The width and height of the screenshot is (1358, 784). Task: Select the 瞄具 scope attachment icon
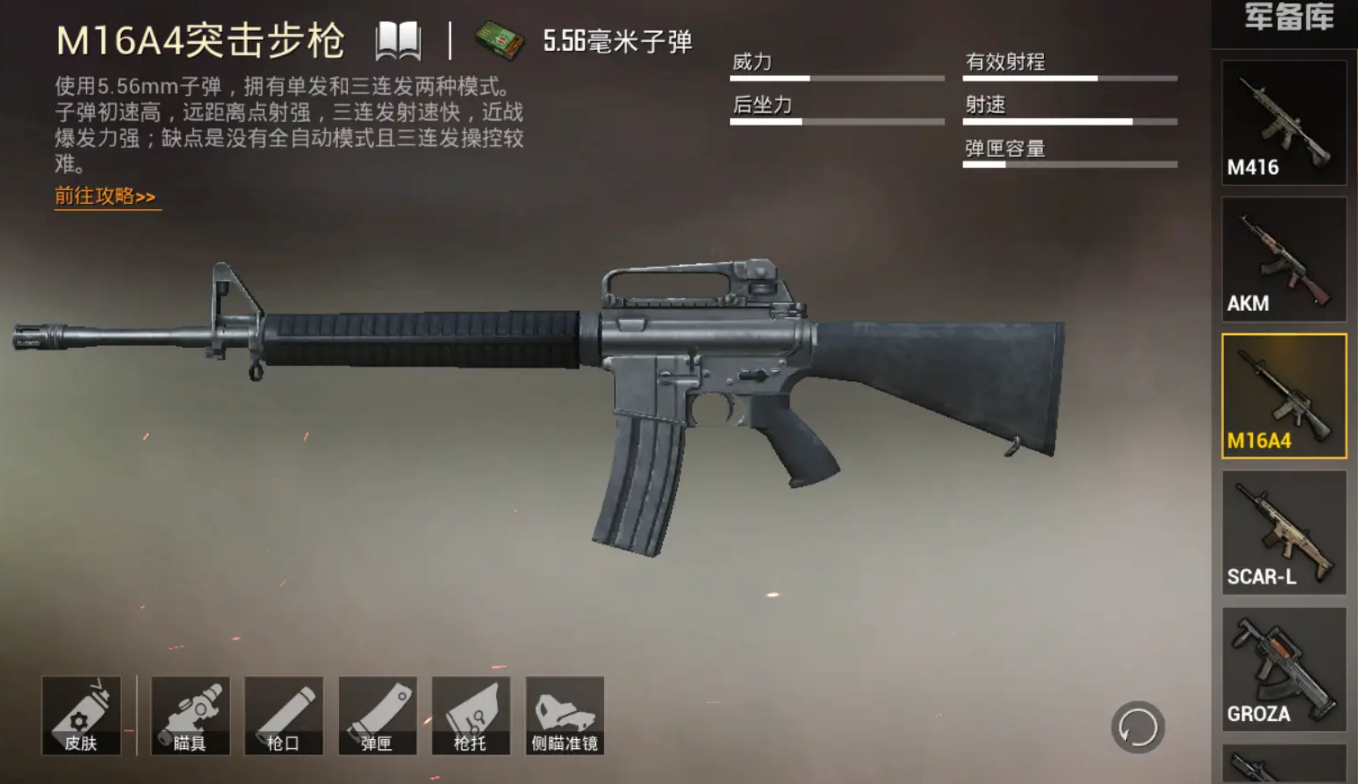pyautogui.click(x=189, y=714)
